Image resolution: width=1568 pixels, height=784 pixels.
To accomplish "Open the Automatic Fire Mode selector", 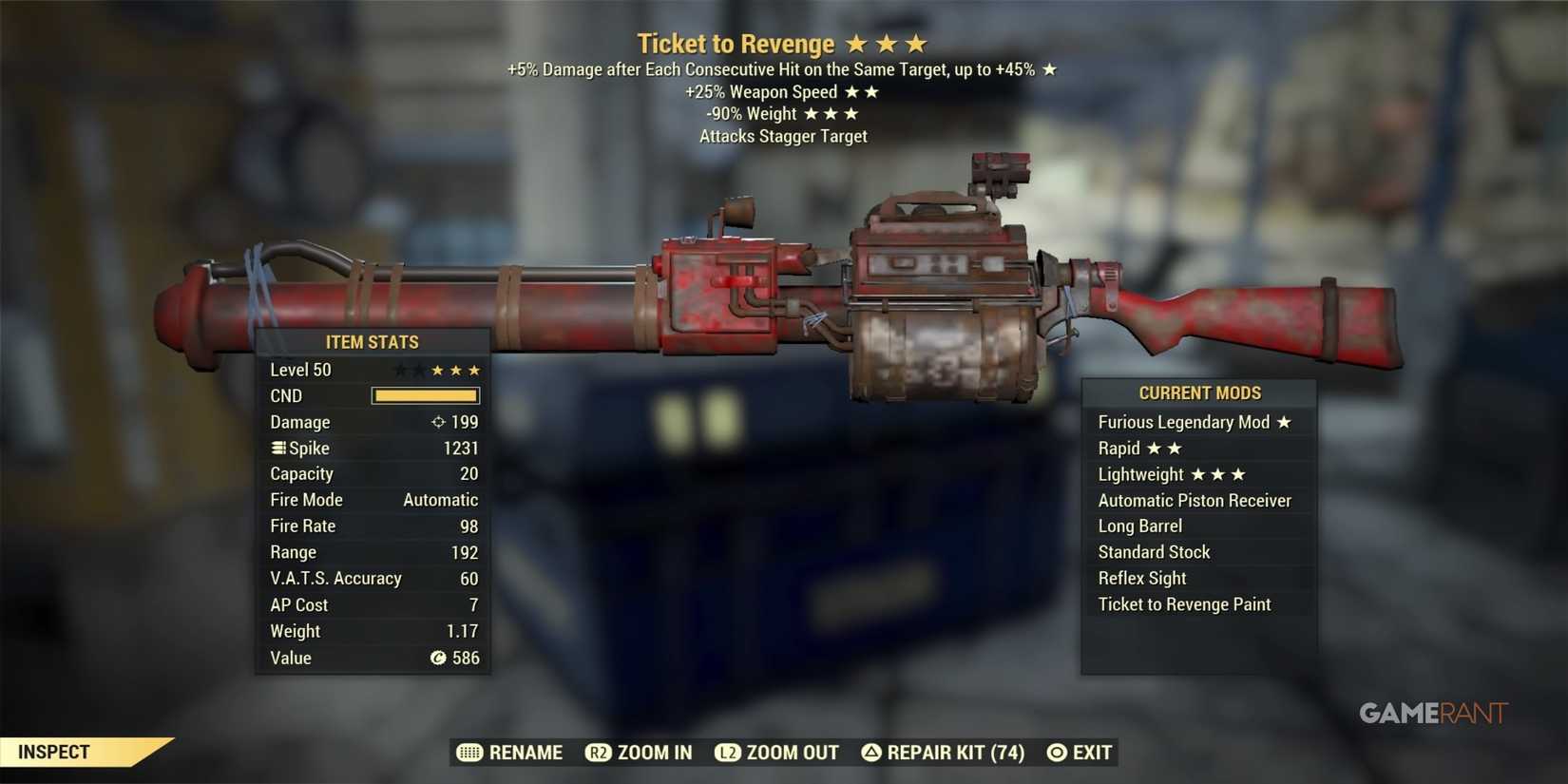I will tap(441, 499).
